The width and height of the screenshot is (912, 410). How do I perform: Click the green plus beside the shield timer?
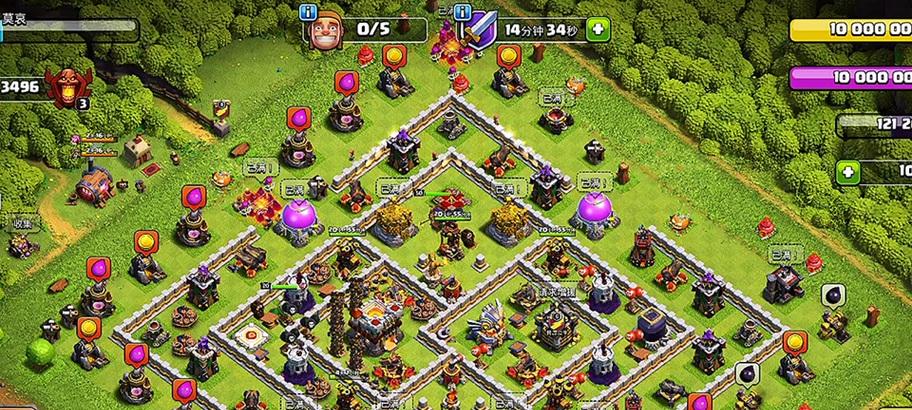pyautogui.click(x=599, y=29)
